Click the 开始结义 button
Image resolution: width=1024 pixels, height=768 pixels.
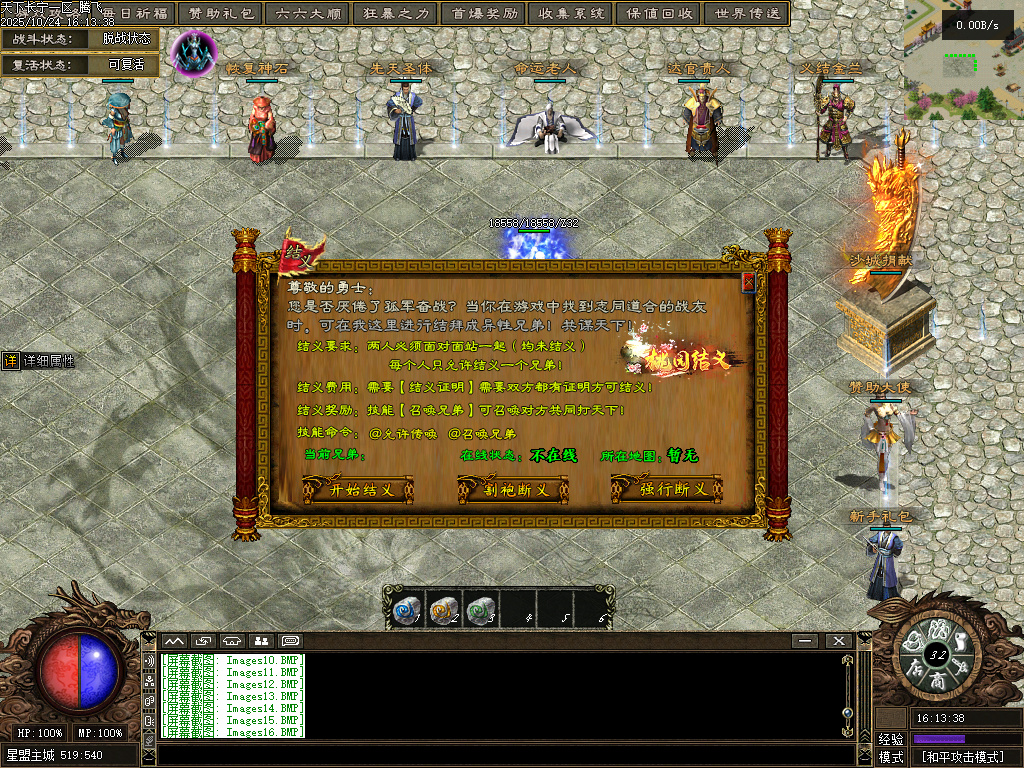point(356,490)
